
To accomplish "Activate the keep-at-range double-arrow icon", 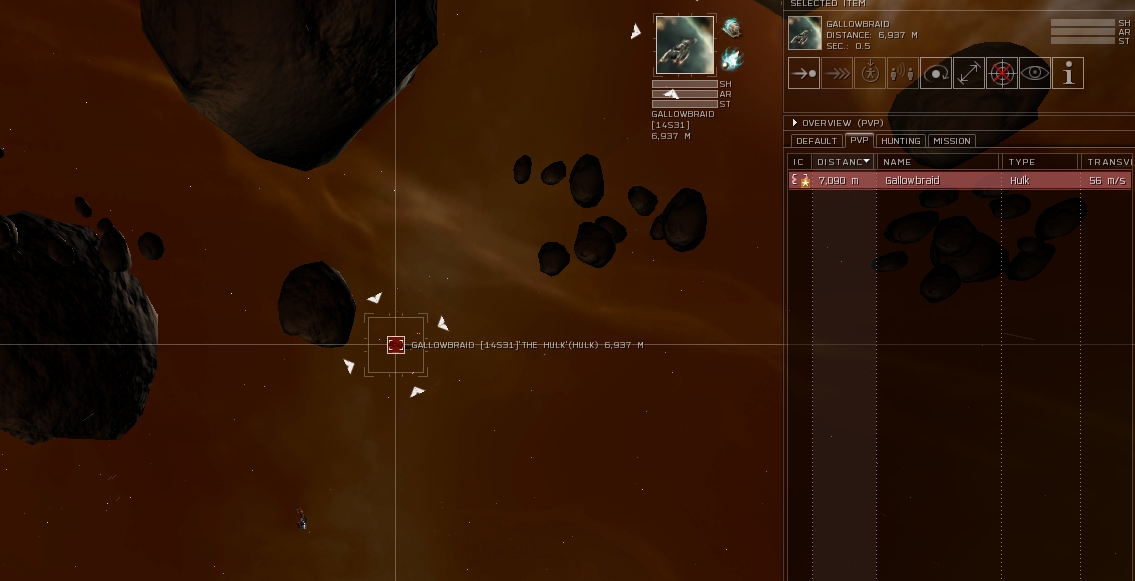I will coord(968,73).
